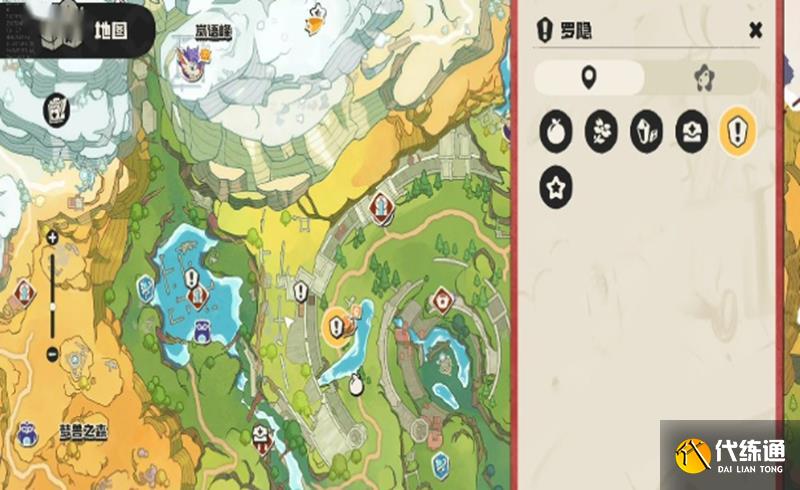Viewport: 800px width, 490px height.
Task: Select the fruit marker filter
Action: [x=556, y=132]
